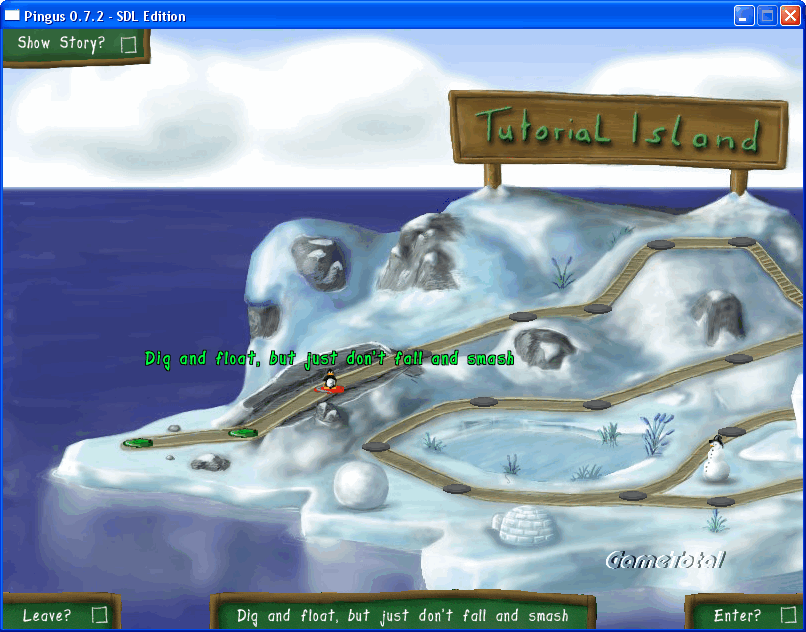Leave the Tutorial Island world map
Viewport: 806px width, 632px height.
(62, 614)
